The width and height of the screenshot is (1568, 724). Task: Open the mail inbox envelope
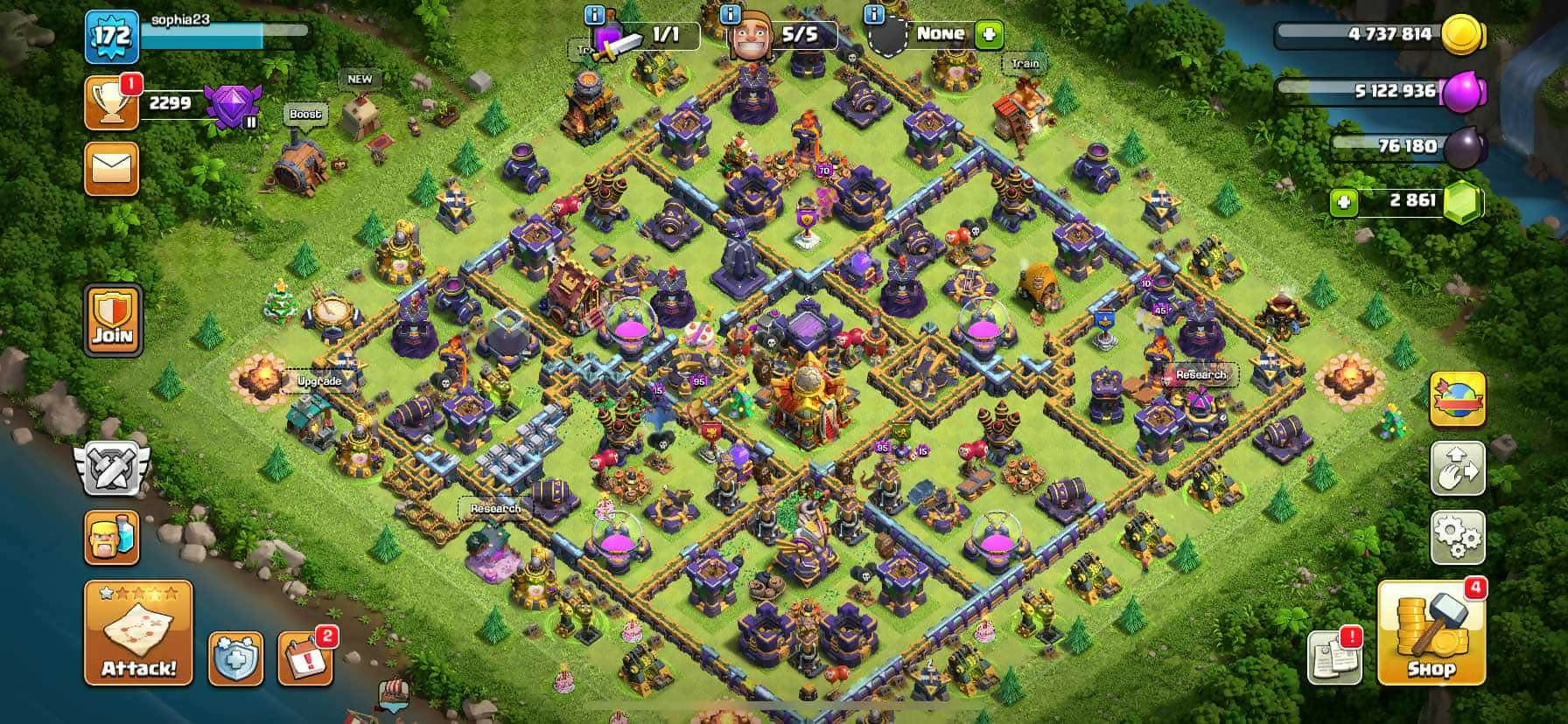[x=111, y=168]
